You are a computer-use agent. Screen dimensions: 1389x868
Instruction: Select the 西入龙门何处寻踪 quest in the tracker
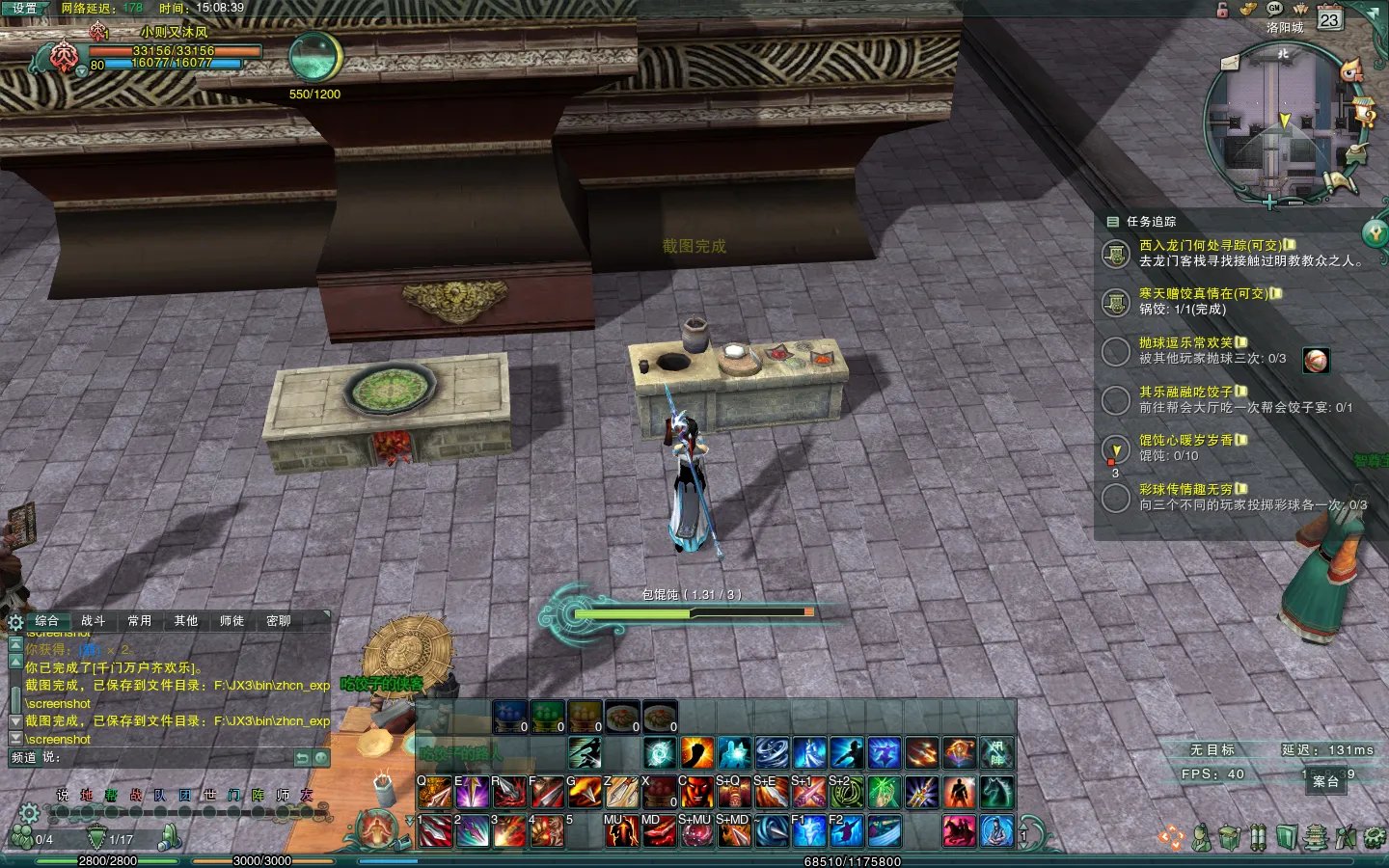(1210, 246)
